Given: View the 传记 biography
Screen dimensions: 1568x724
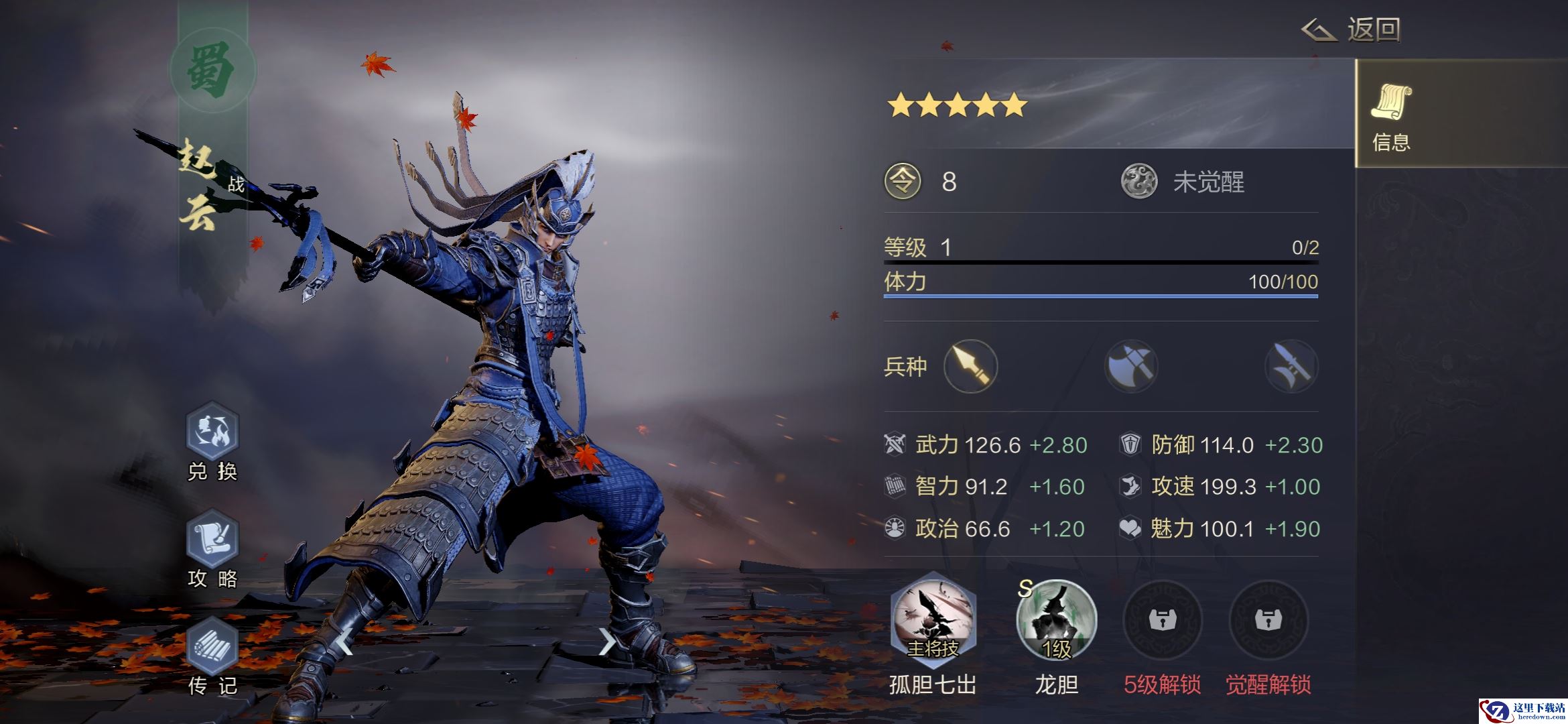Looking at the screenshot, I should [x=212, y=649].
